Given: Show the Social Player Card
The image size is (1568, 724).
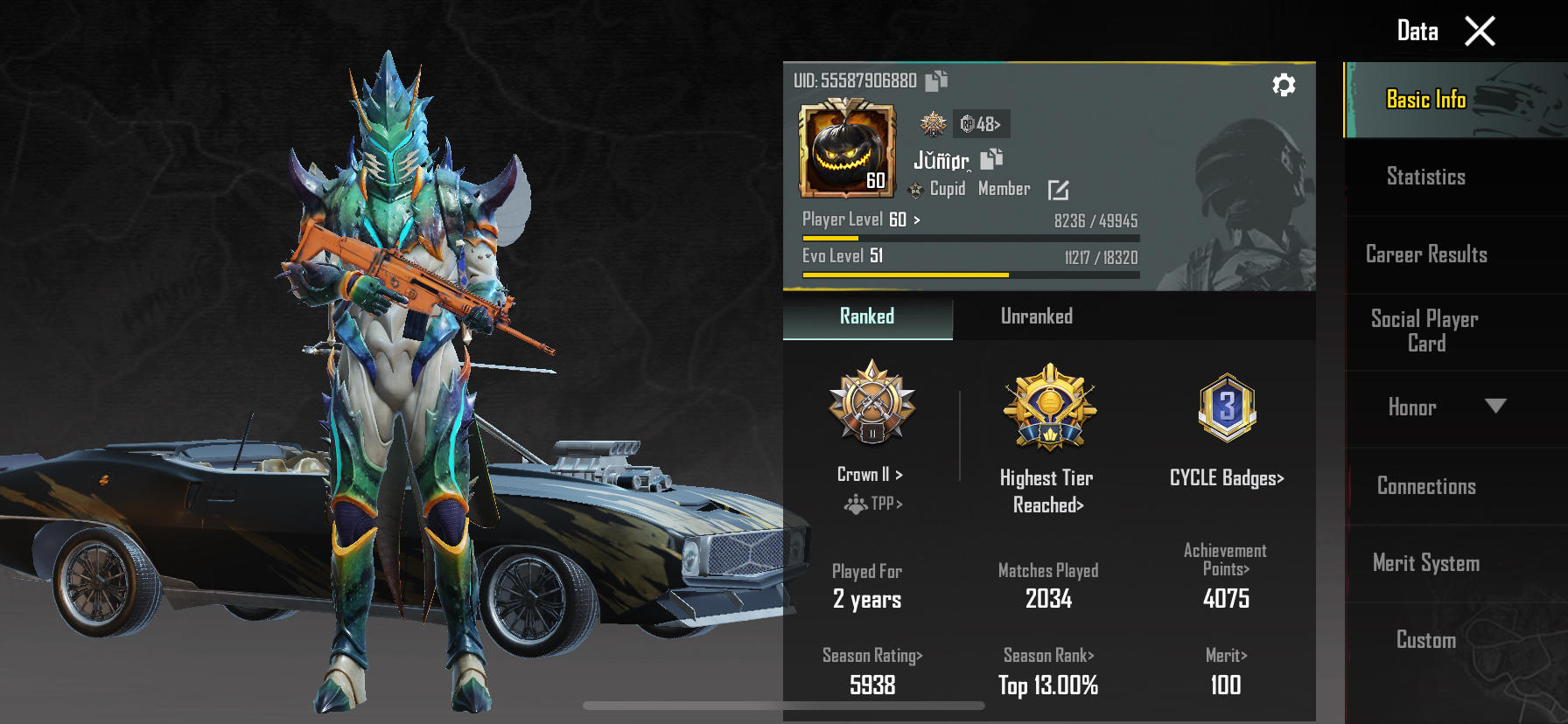Looking at the screenshot, I should point(1424,331).
